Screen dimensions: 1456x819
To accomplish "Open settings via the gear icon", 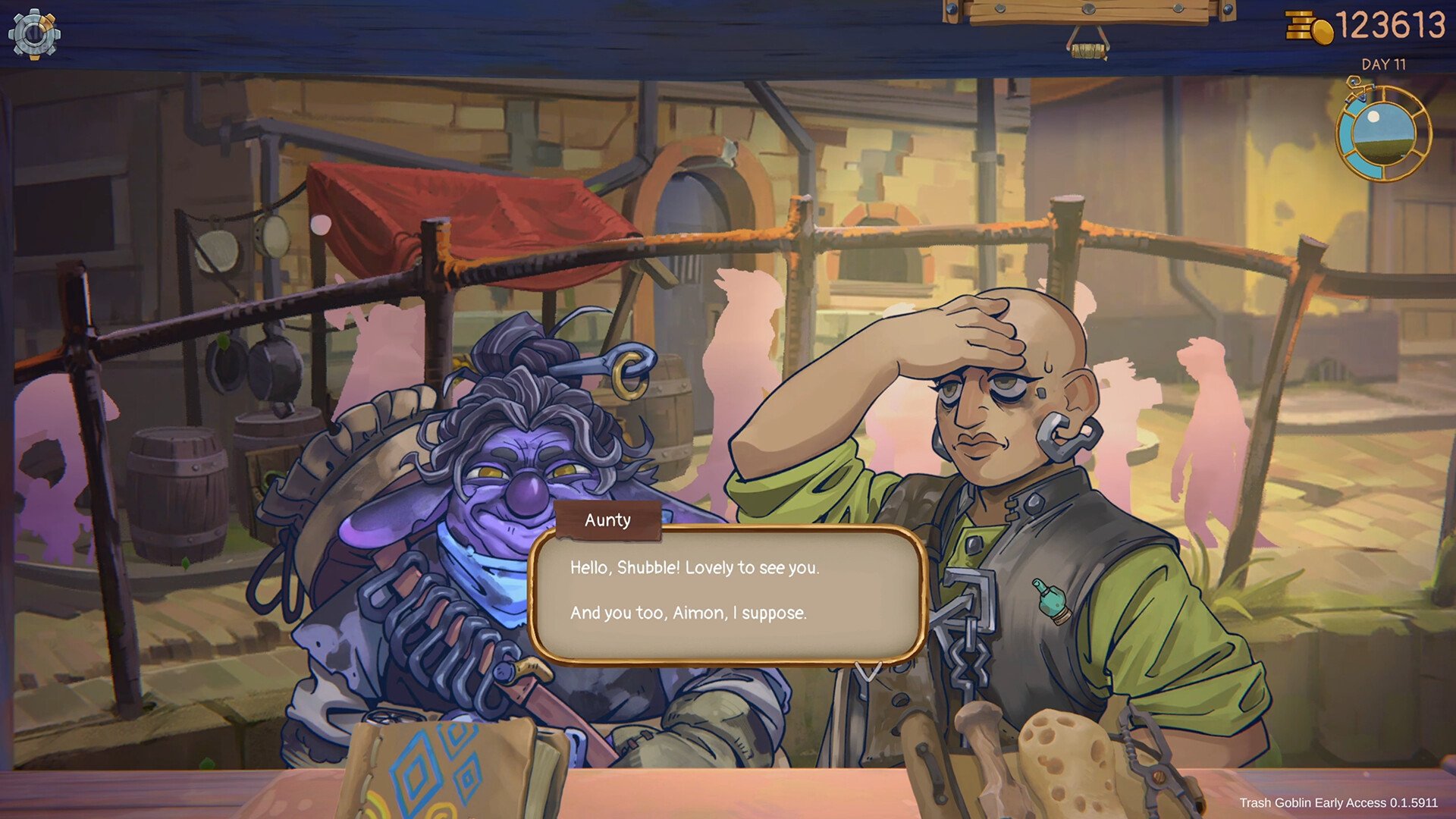I will coord(34,34).
